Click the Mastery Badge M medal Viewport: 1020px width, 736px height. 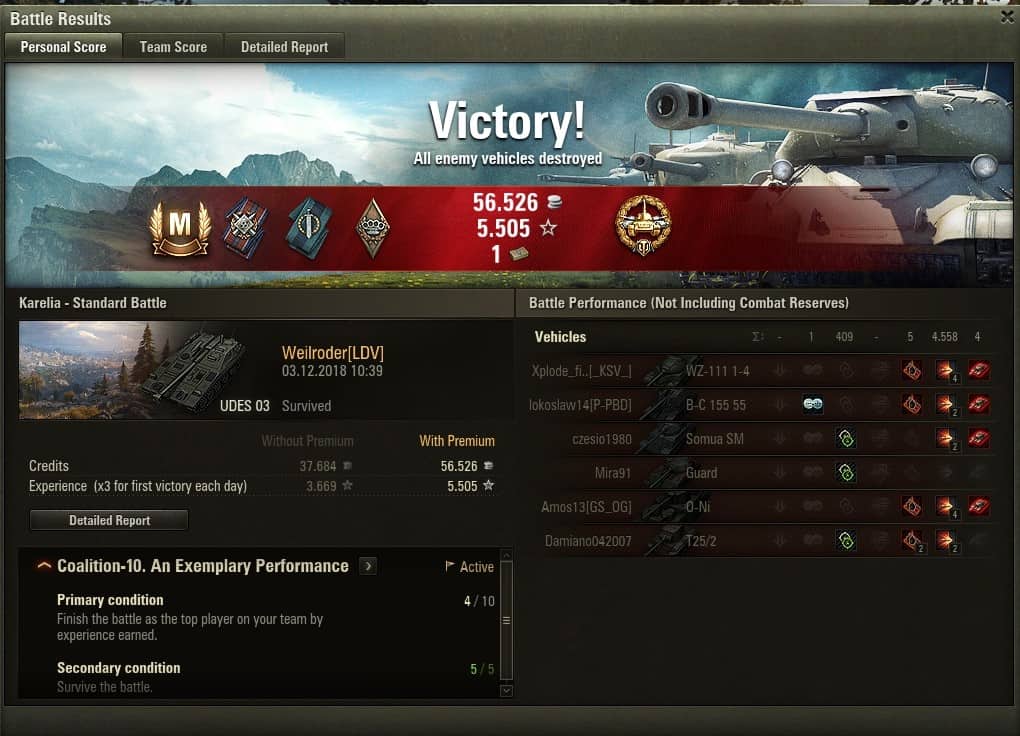179,229
